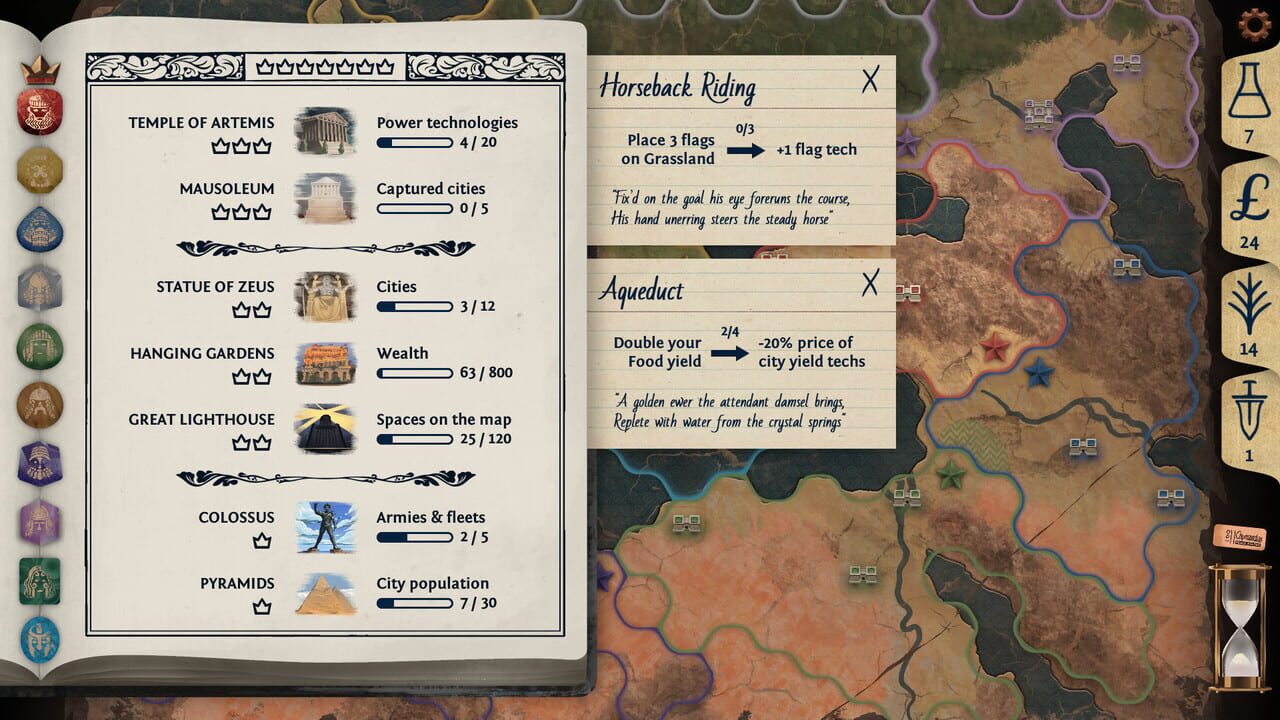Select the Statue of Zeus wonder image
Screen dimensions: 1280x720
[x=326, y=295]
